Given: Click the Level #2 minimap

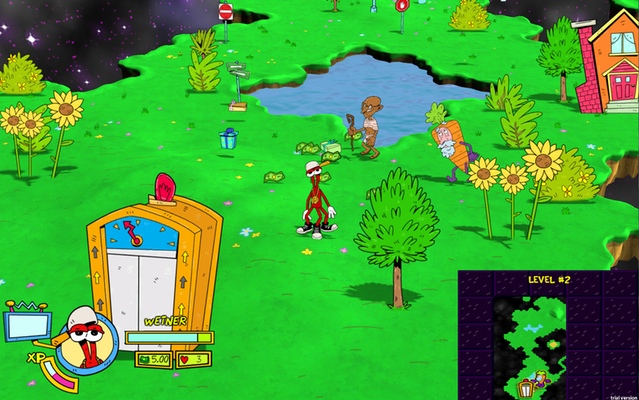Looking at the screenshot, I should pos(548,335).
